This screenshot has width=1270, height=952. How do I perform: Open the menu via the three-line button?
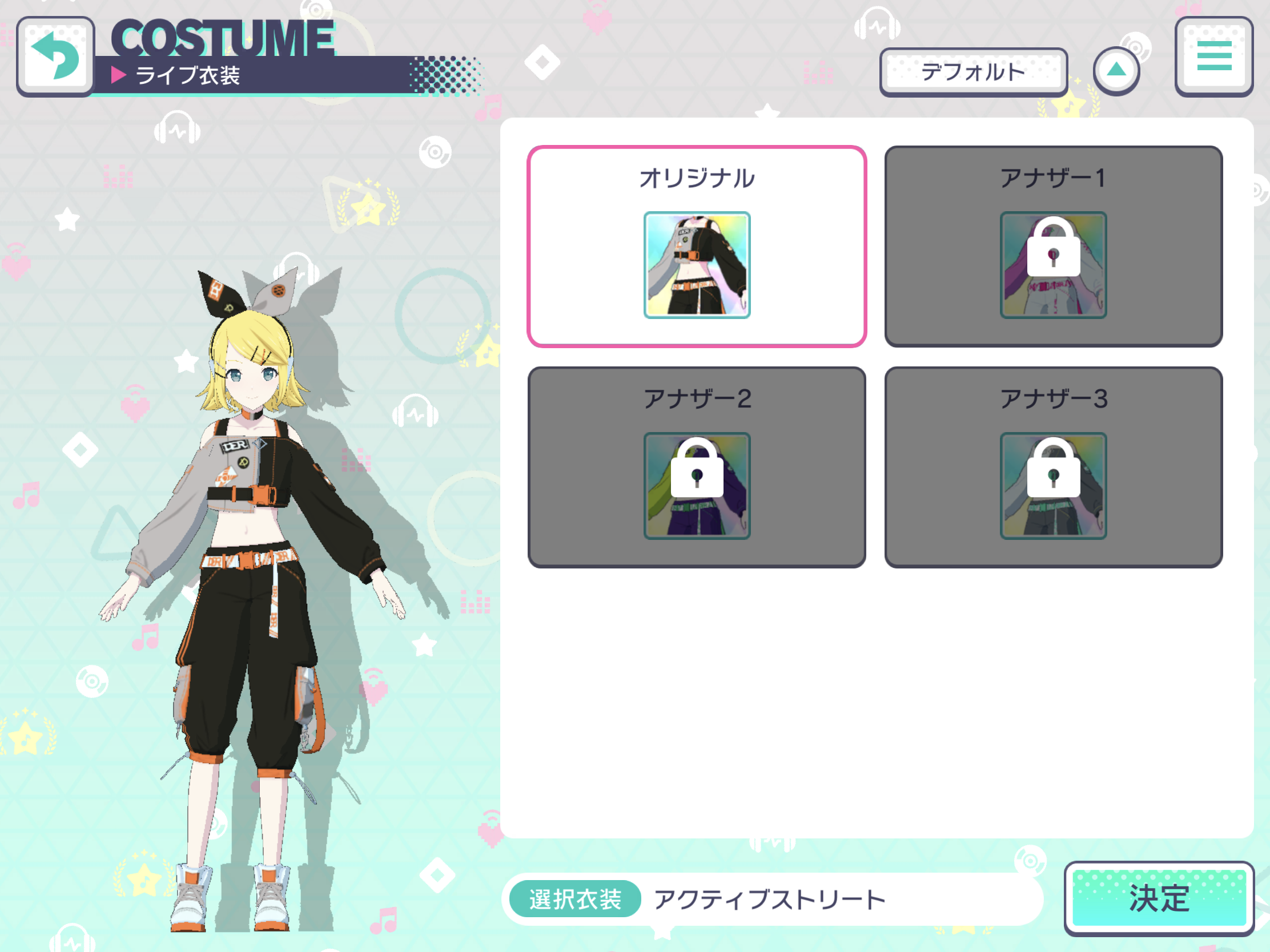coord(1214,56)
